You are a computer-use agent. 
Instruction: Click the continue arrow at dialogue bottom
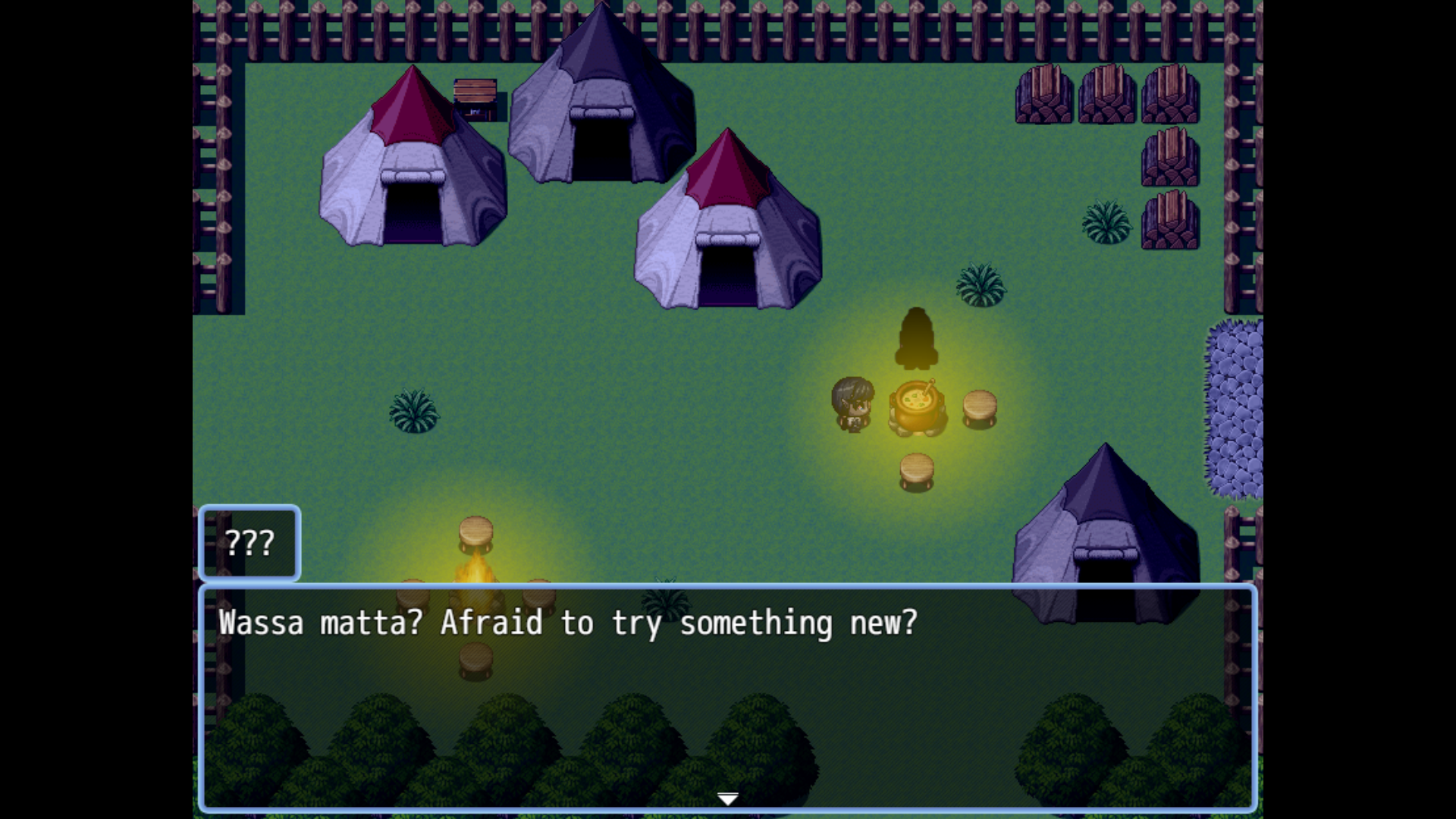727,797
